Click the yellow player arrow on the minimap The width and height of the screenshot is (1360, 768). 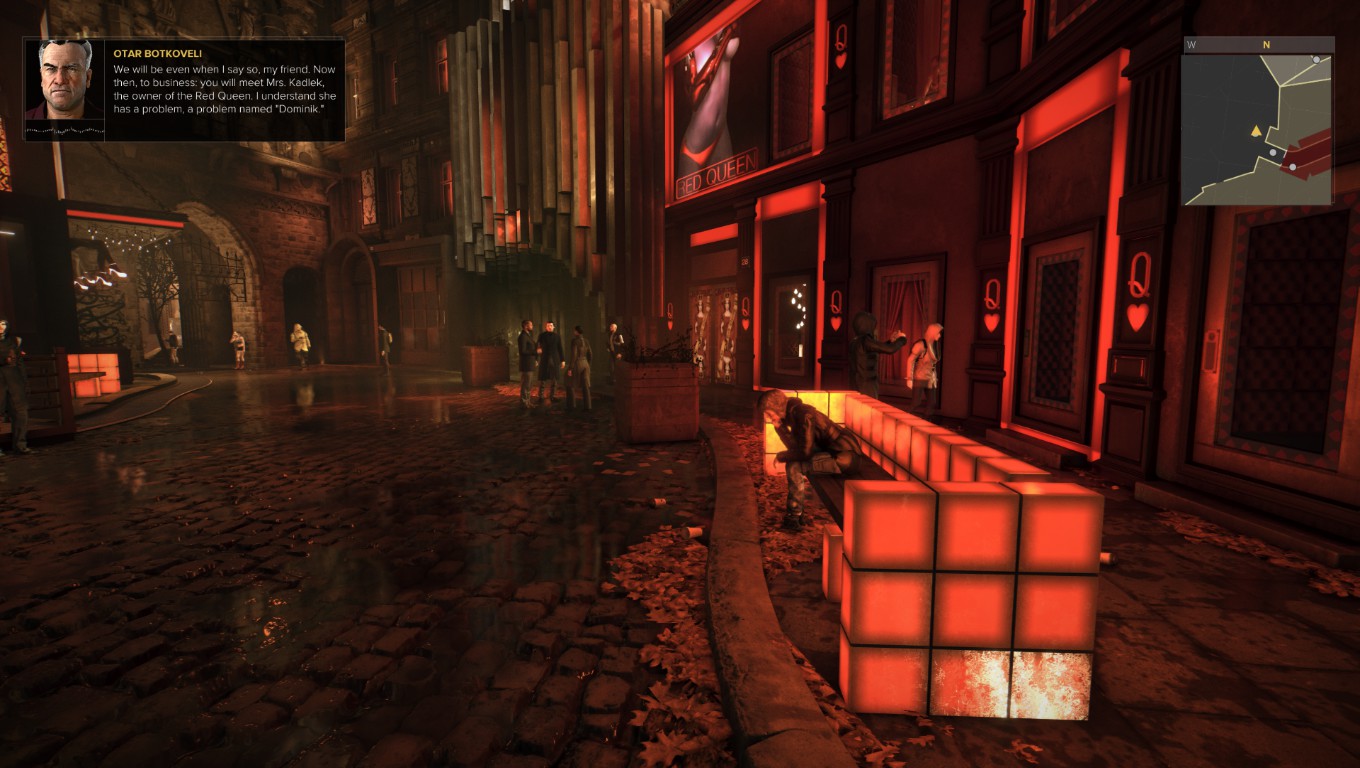pos(1255,131)
